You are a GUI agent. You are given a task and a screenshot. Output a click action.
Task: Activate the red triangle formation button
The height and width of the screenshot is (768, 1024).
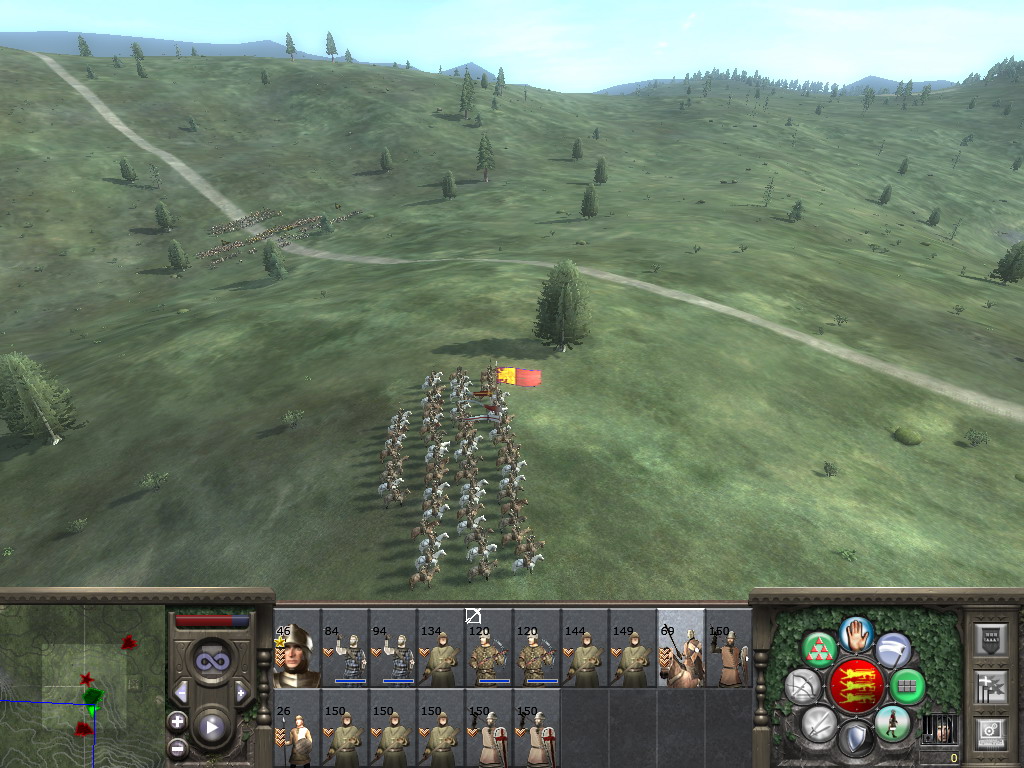coord(820,650)
